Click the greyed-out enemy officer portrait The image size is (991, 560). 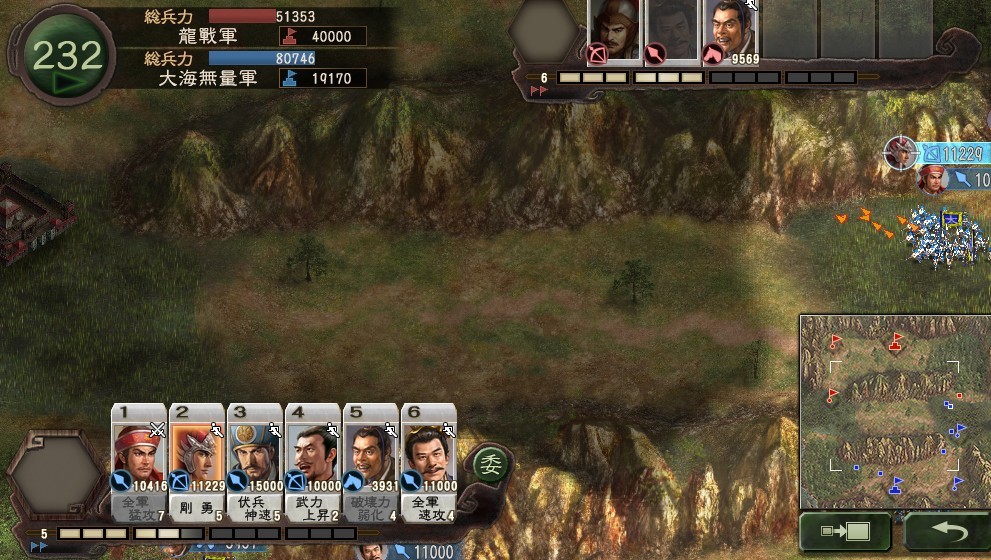click(x=672, y=31)
